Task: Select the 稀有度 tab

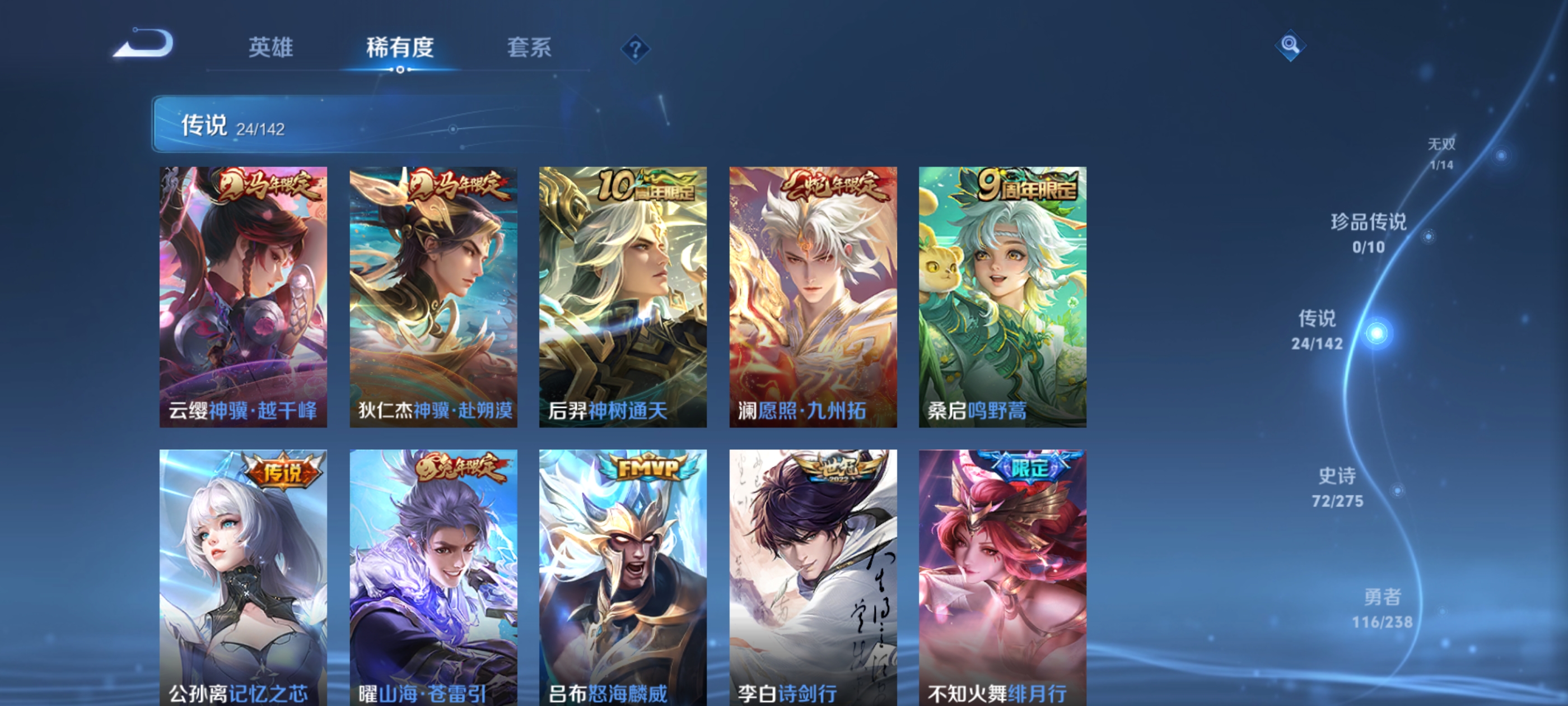Action: click(402, 49)
